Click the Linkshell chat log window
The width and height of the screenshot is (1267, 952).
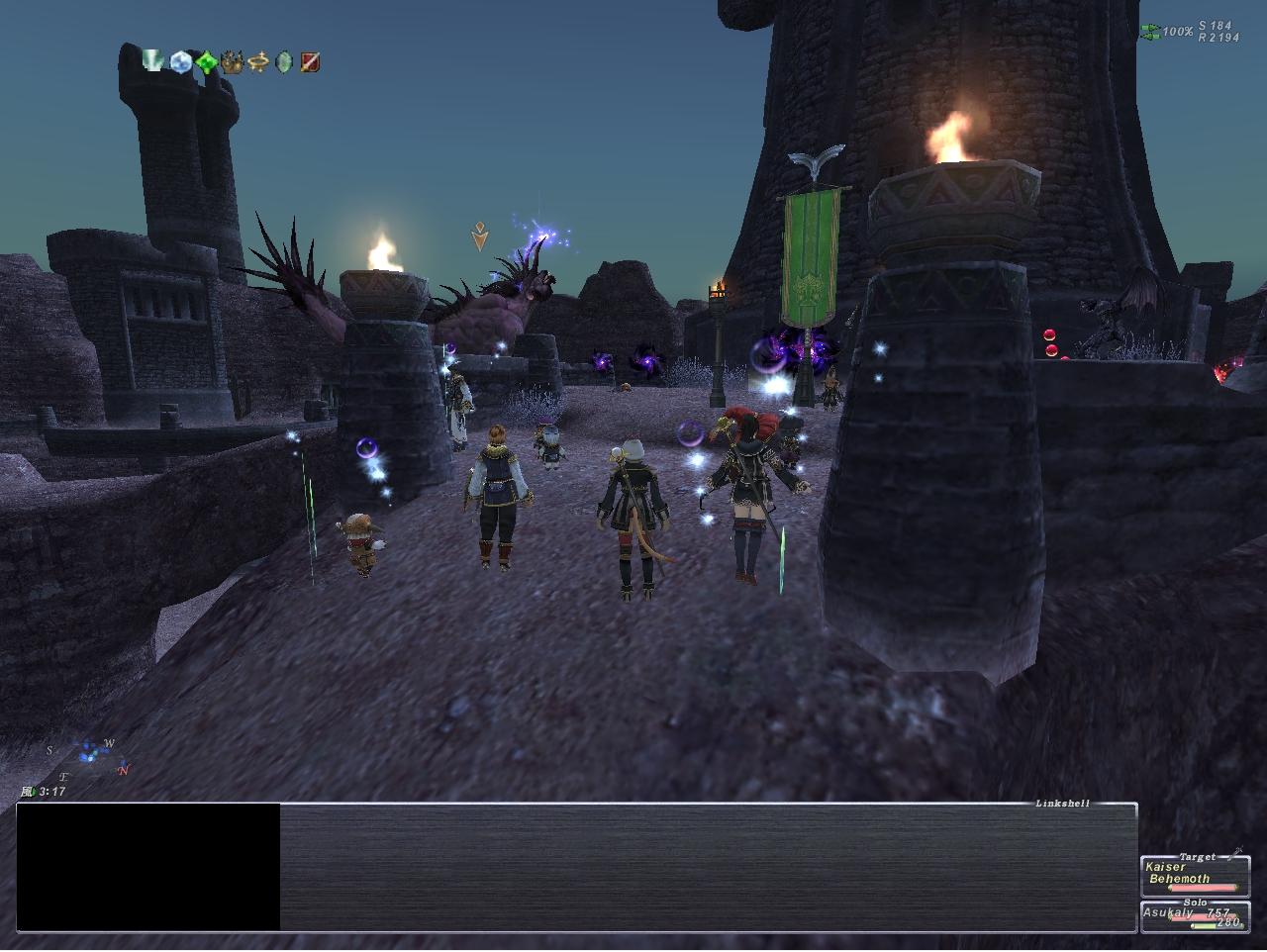click(707, 867)
